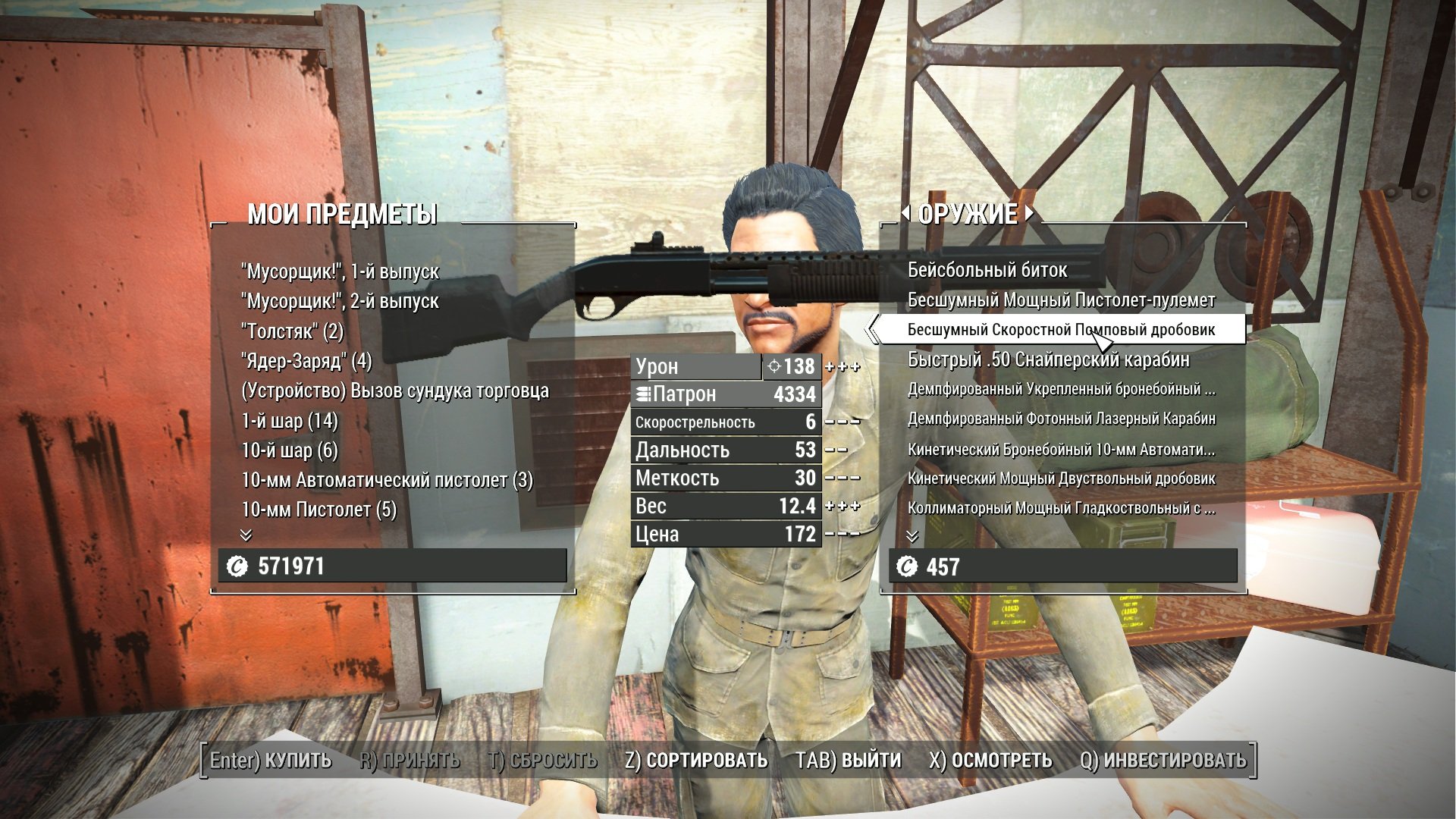Choose "Толстяк" (2) from my items
The image size is (1456, 819).
(292, 331)
